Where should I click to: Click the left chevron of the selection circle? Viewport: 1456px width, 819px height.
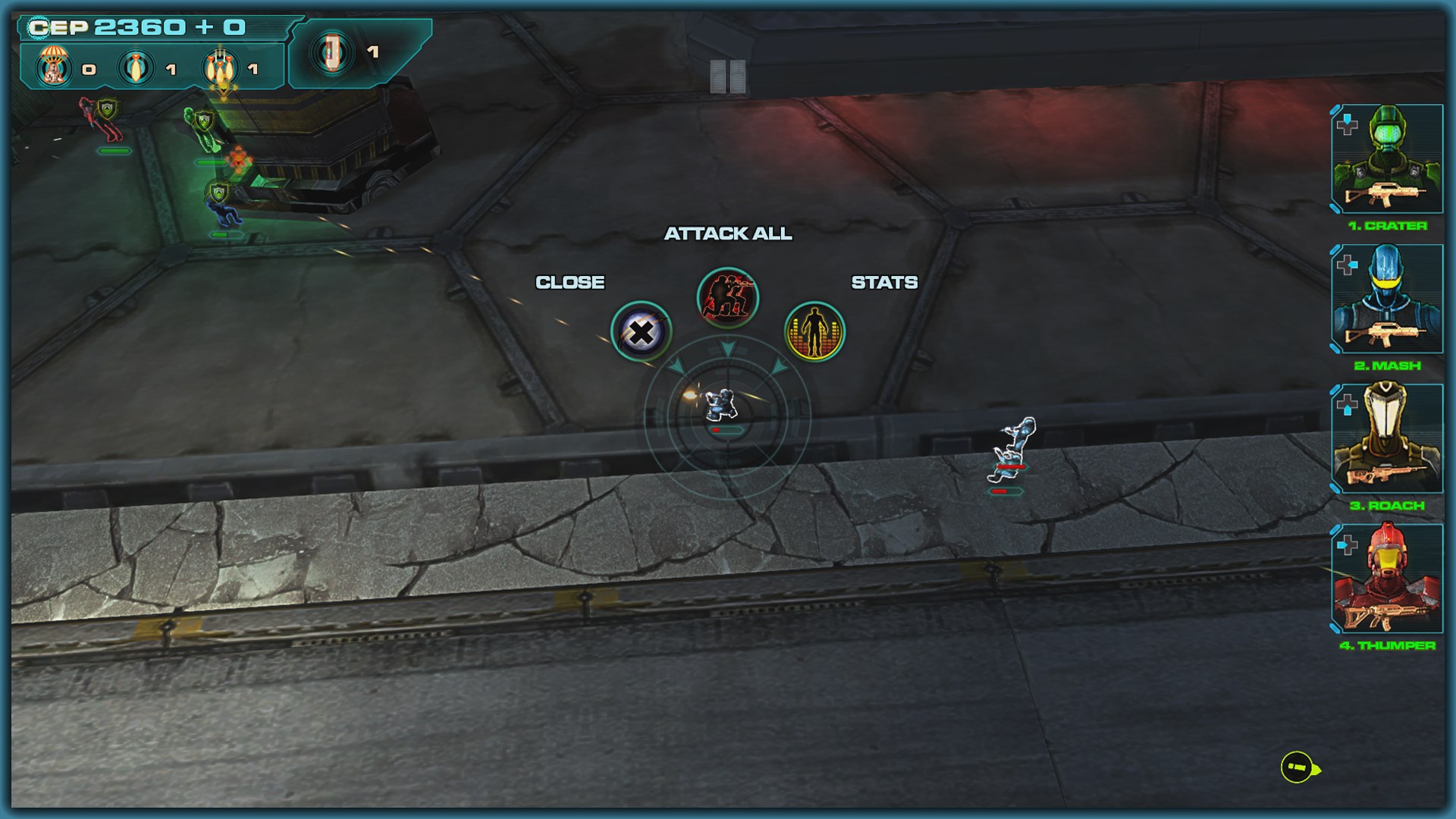[675, 365]
